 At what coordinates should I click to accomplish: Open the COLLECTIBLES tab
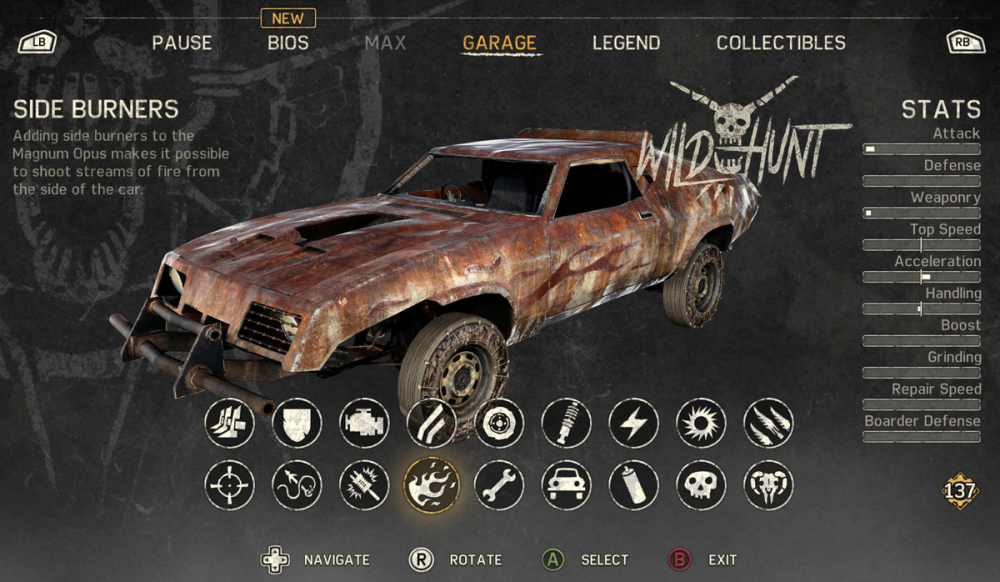(x=781, y=43)
